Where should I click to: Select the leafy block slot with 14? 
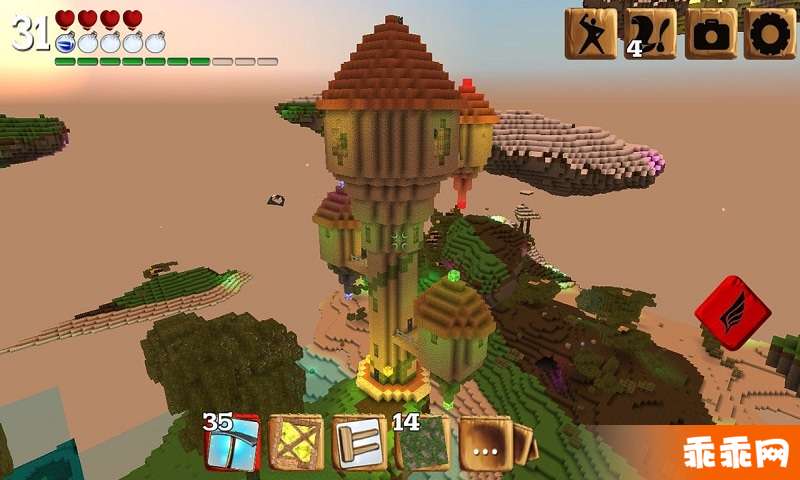(423, 442)
